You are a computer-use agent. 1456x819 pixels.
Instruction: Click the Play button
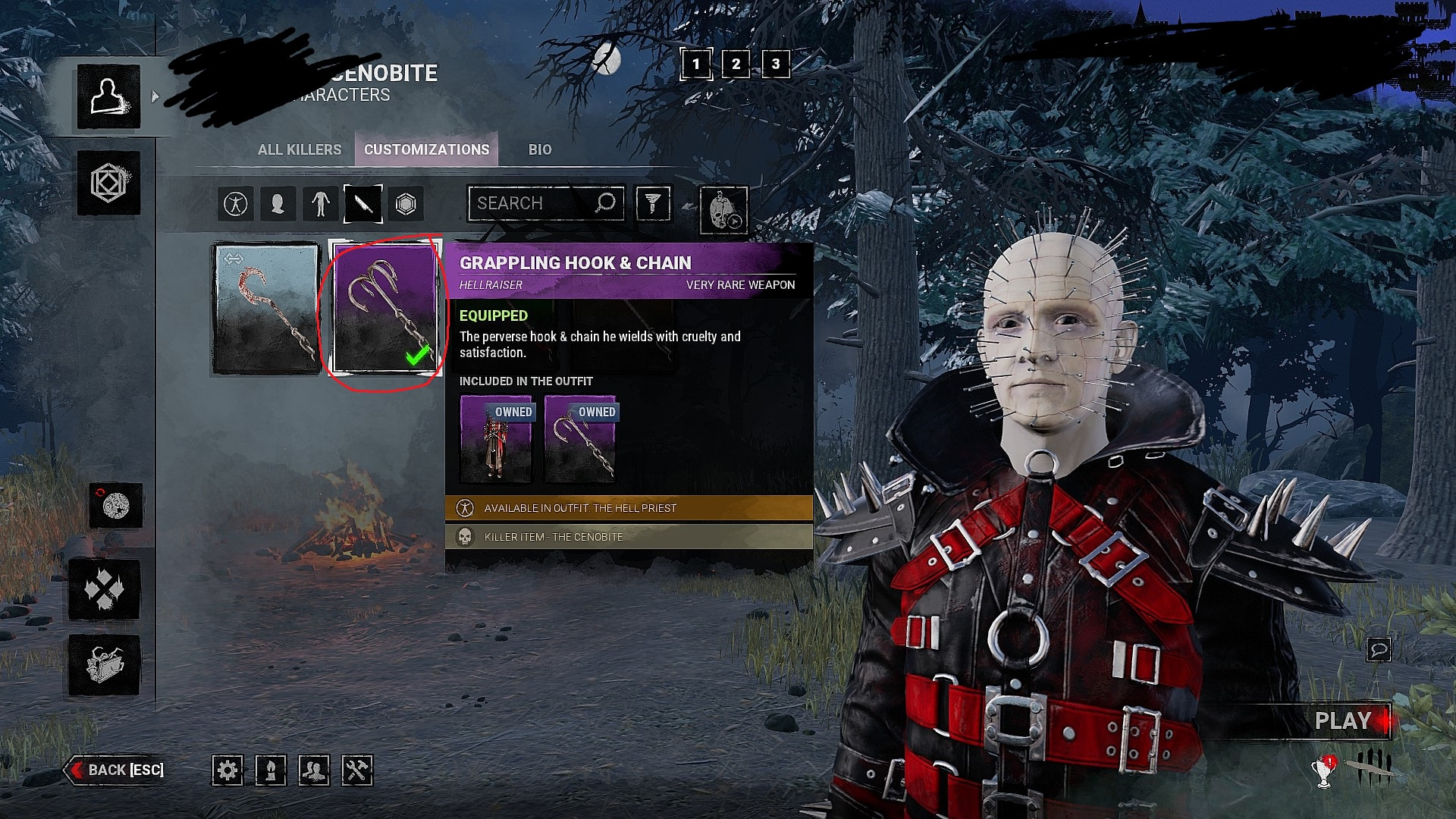pos(1342,720)
